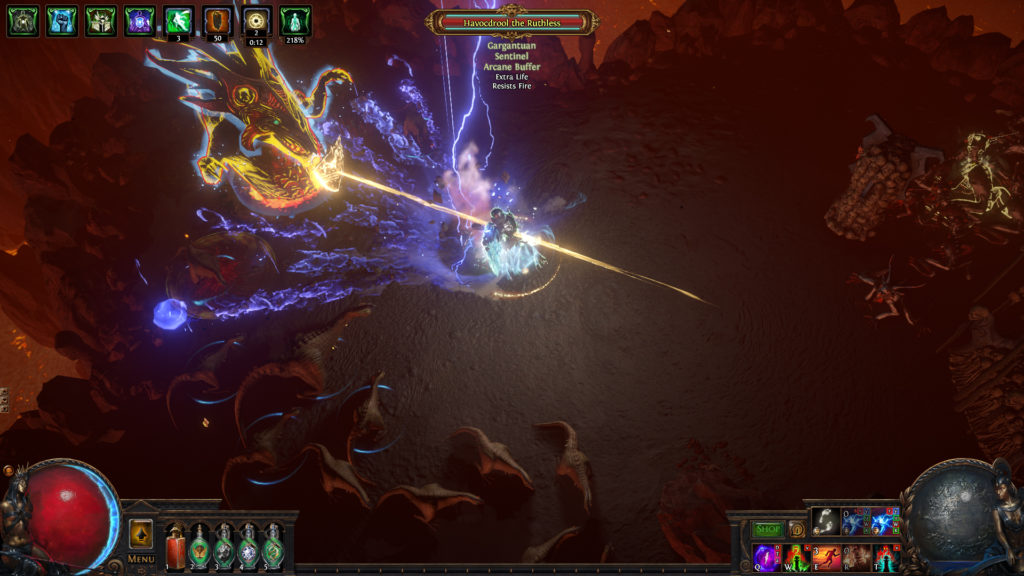Select the dimmed skill on R
This screenshot has width=1024, height=576.
856,557
